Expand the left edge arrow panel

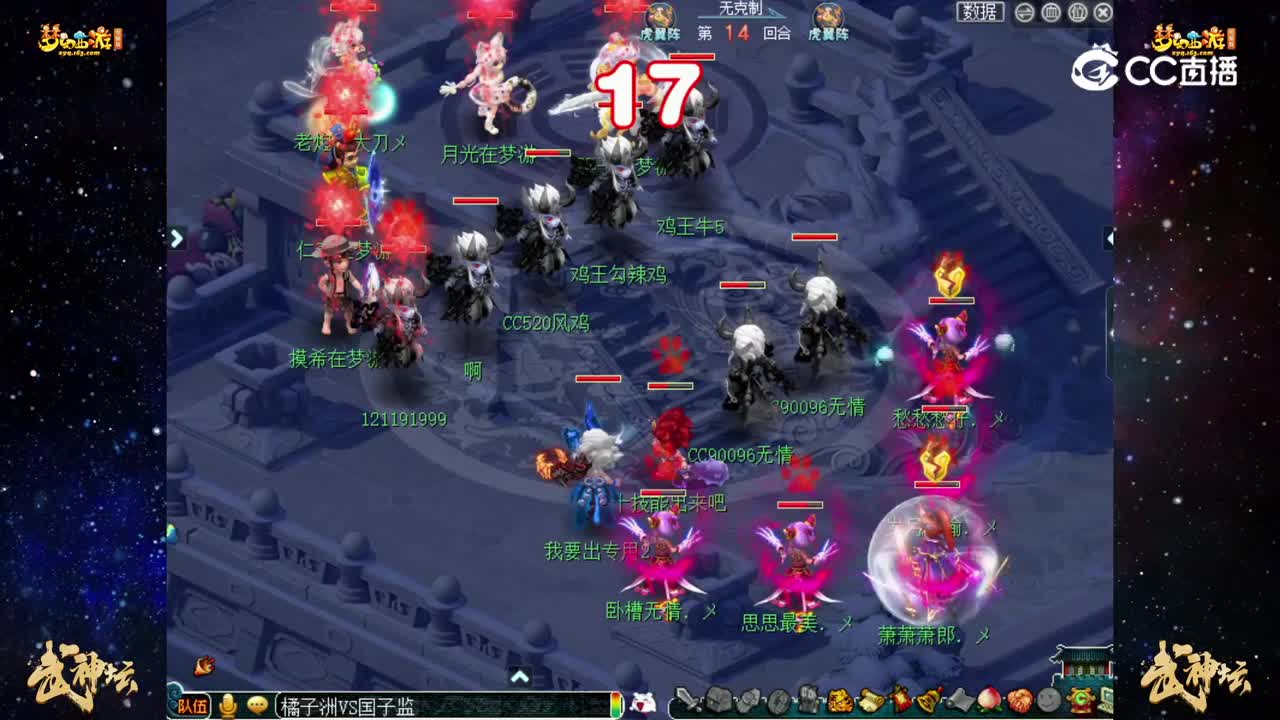[x=176, y=239]
